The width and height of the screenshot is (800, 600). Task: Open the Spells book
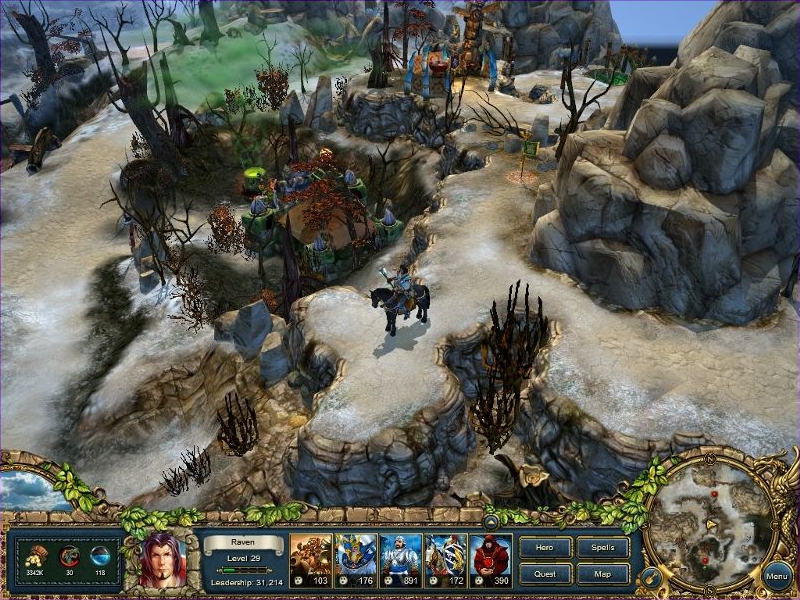click(603, 547)
